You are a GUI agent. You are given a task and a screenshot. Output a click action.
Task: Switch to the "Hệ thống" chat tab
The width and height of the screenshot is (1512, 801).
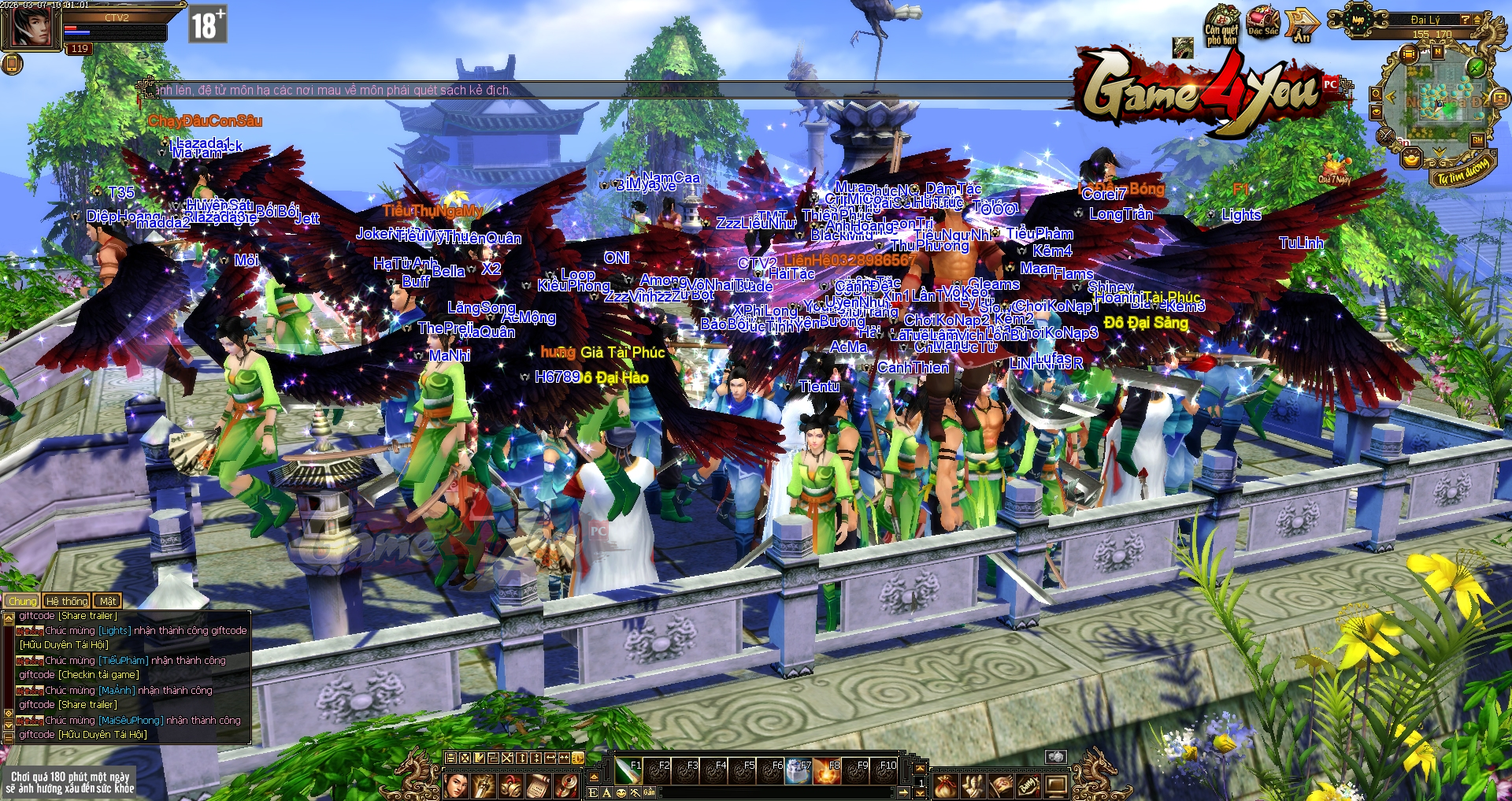(x=67, y=601)
